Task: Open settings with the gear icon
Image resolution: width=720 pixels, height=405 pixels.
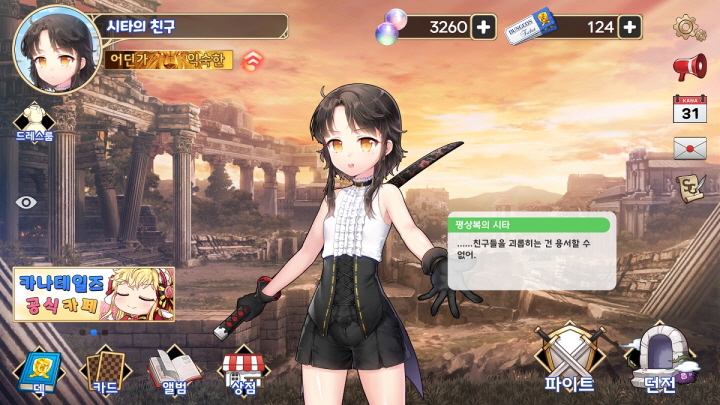Action: [x=689, y=27]
